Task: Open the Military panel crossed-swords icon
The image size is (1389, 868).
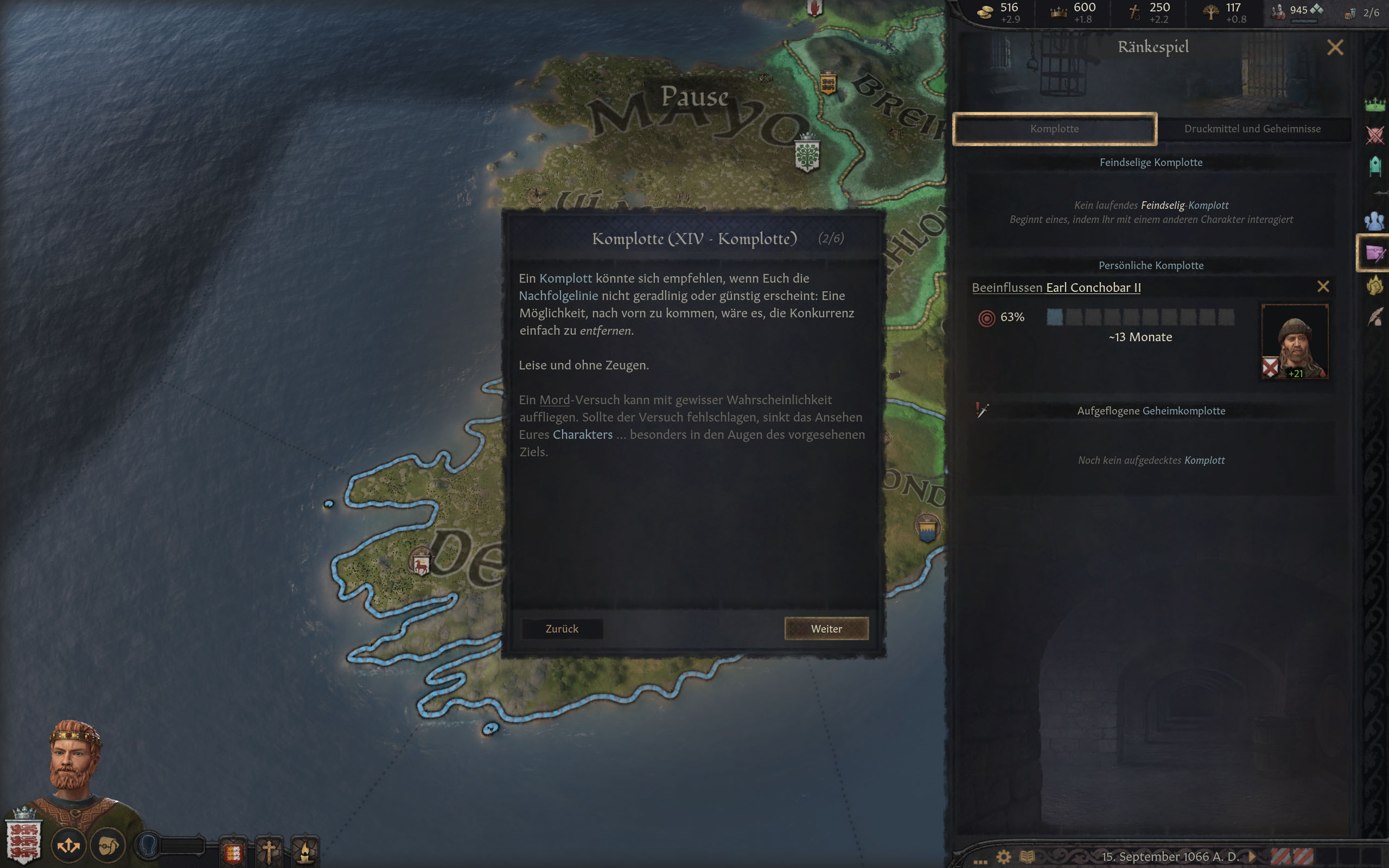Action: point(1375,135)
